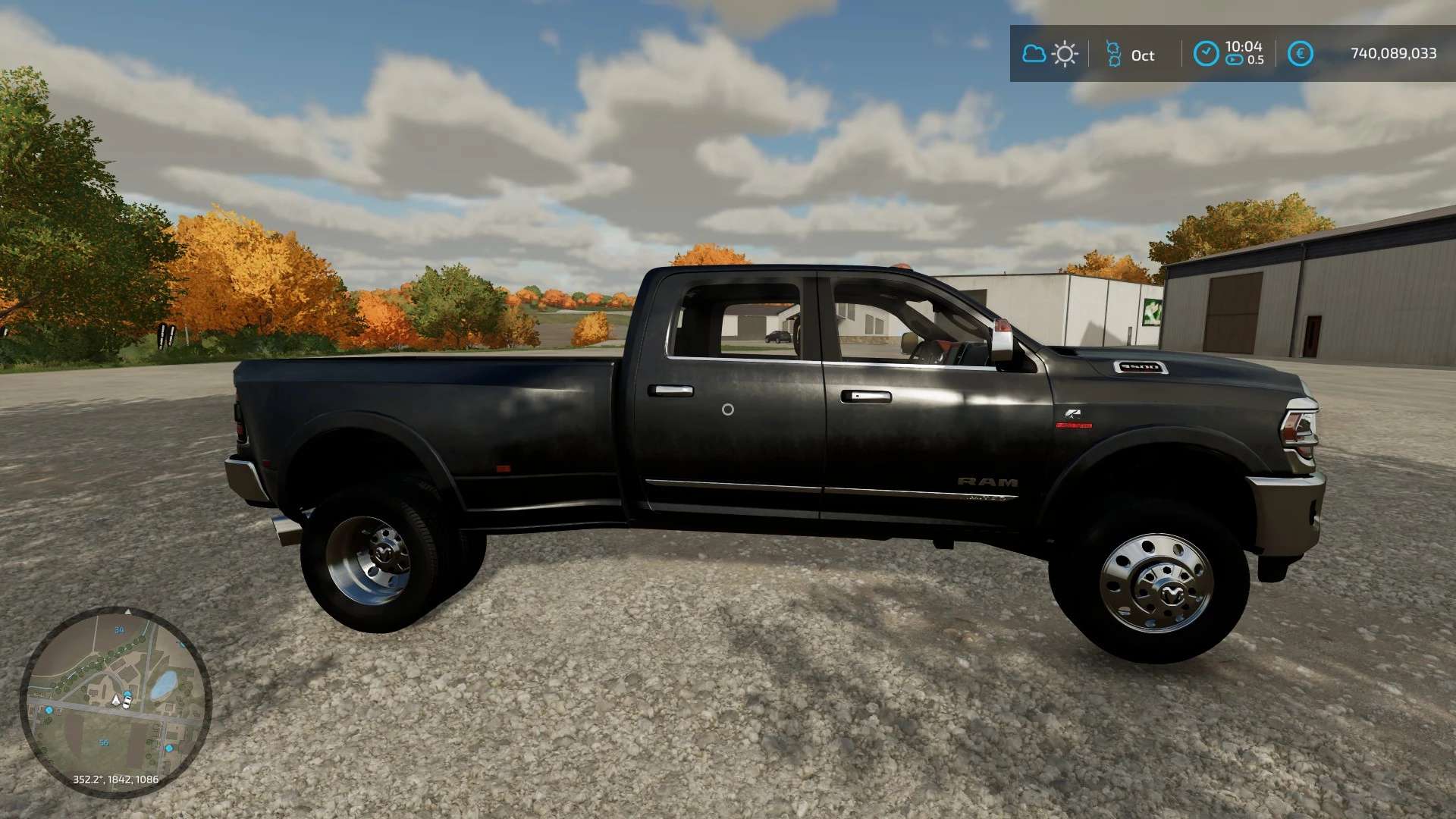
Task: Click the euro money icon
Action: pyautogui.click(x=1300, y=54)
